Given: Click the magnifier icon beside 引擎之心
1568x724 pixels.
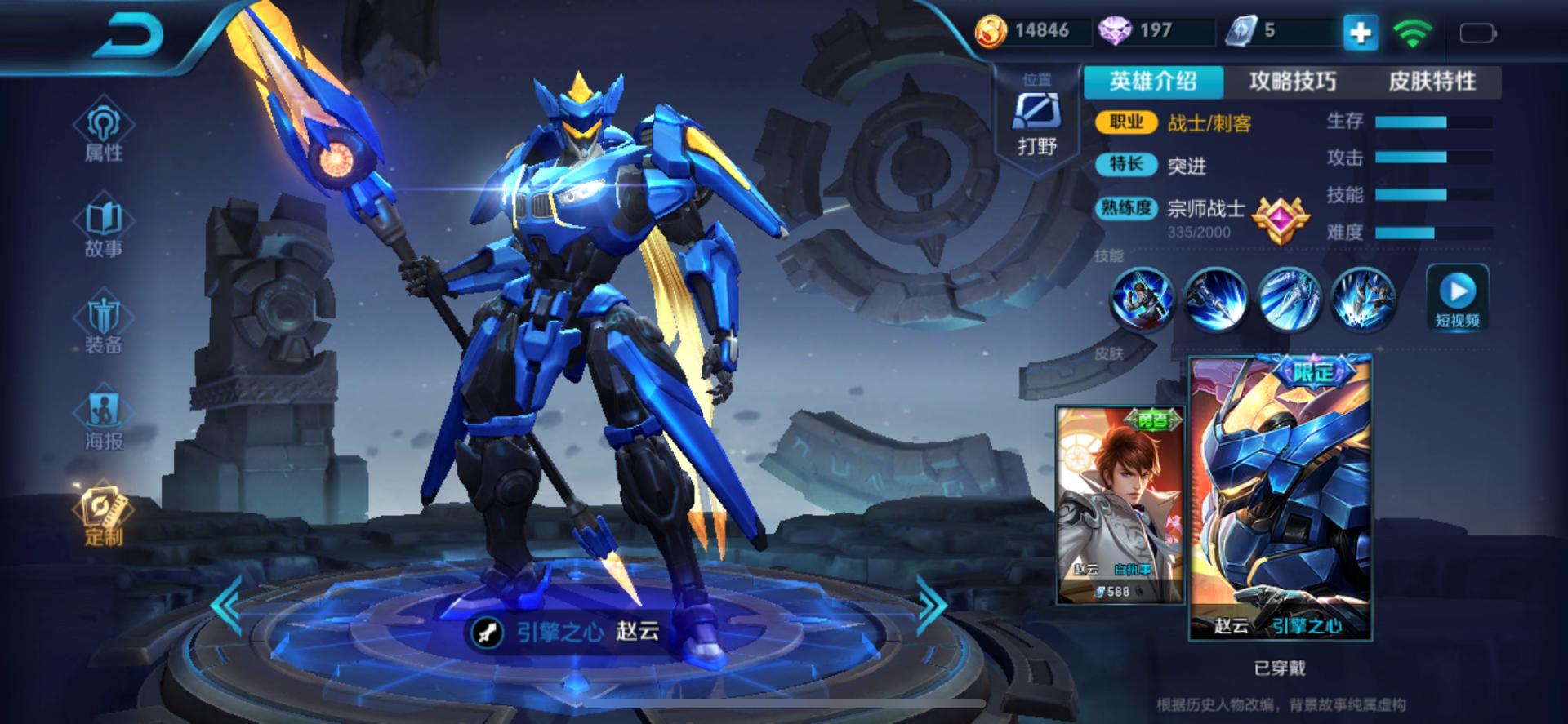Looking at the screenshot, I should tap(488, 633).
